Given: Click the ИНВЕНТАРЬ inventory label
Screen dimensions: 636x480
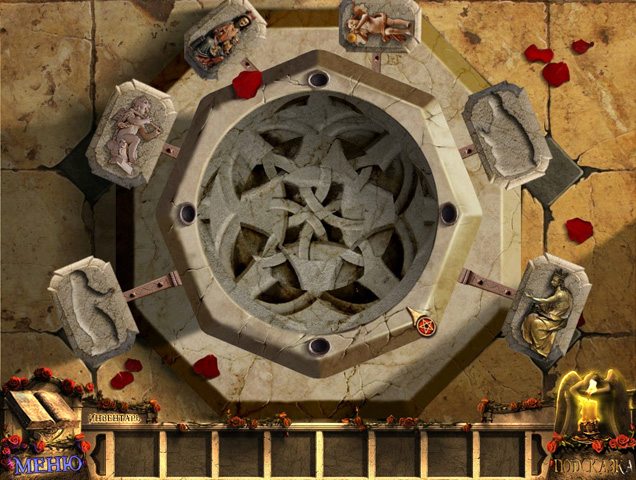Looking at the screenshot, I should point(120,417).
